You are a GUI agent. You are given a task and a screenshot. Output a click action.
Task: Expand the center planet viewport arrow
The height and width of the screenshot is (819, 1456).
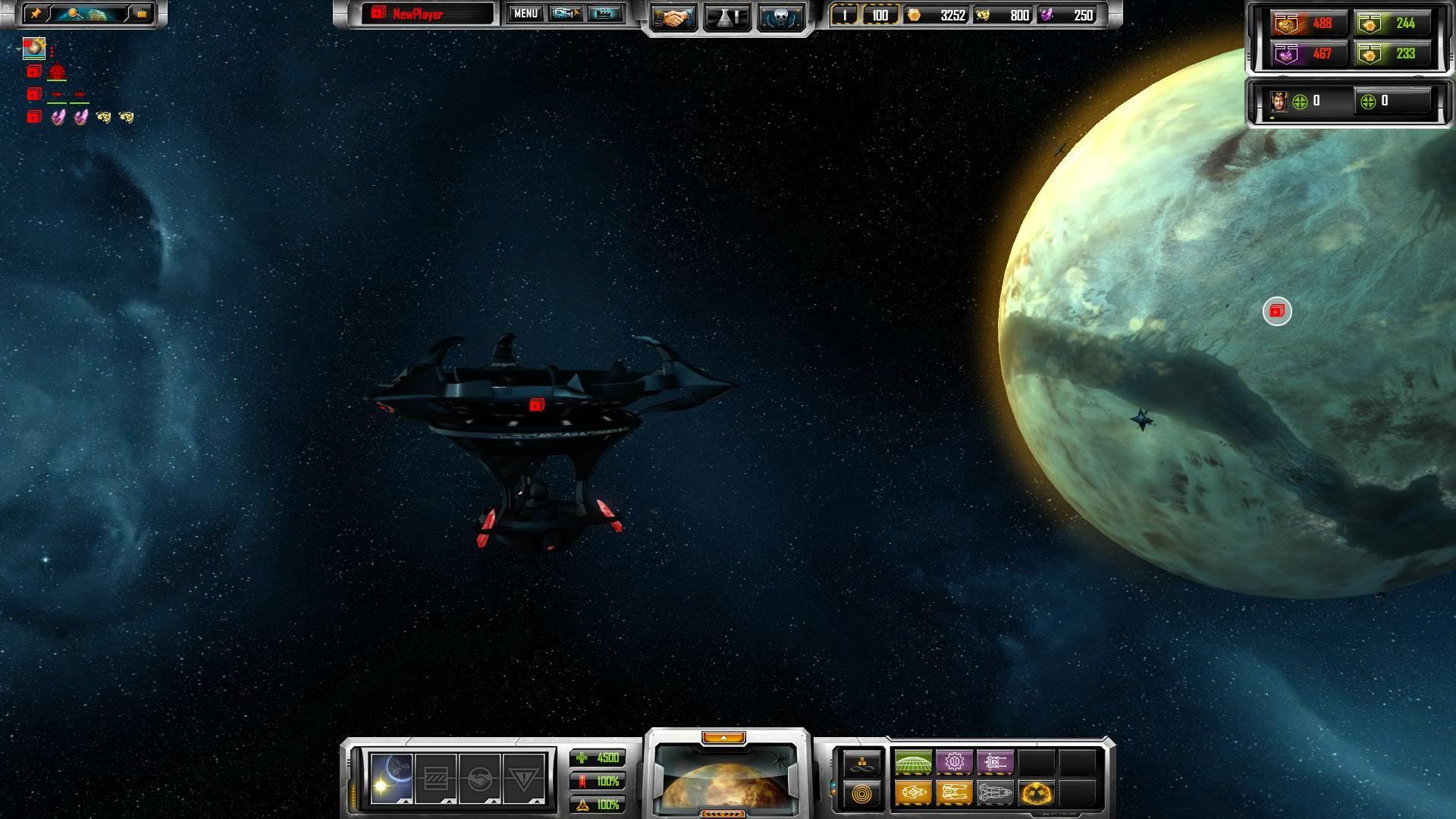[x=723, y=737]
